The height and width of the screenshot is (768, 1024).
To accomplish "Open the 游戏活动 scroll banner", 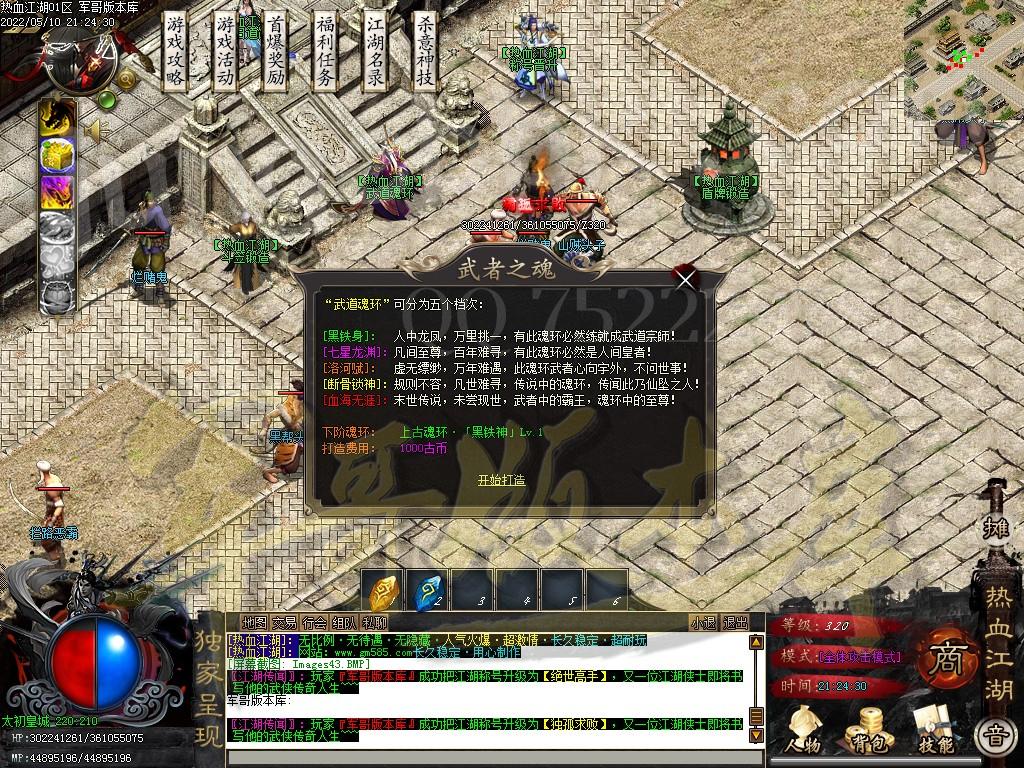I will pos(226,50).
